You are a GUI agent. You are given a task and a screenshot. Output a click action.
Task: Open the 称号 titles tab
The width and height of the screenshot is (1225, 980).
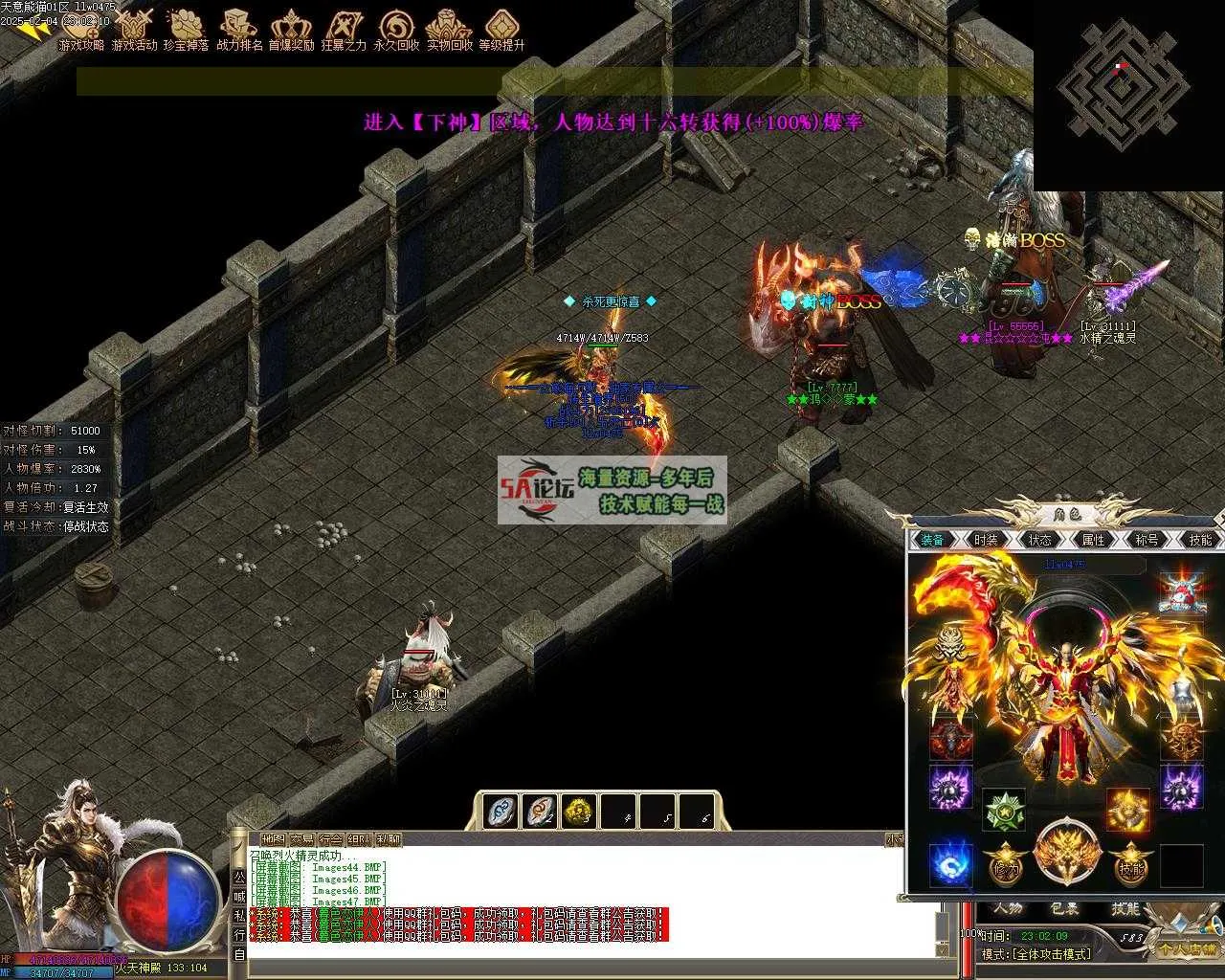coord(1147,540)
